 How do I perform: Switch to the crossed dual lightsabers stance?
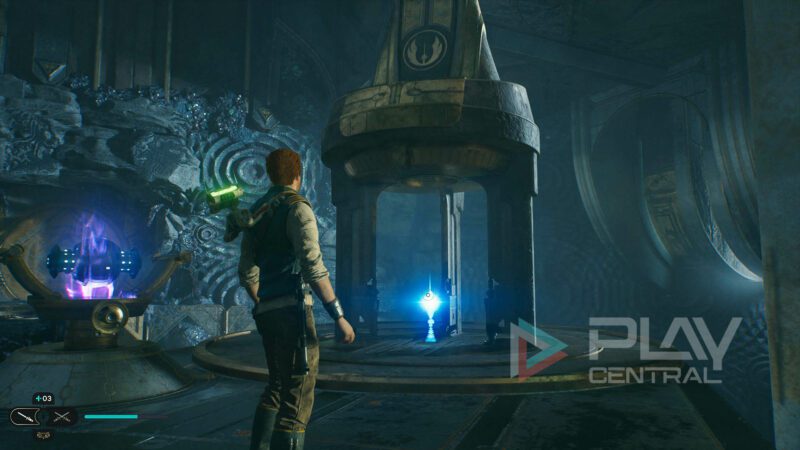click(62, 416)
